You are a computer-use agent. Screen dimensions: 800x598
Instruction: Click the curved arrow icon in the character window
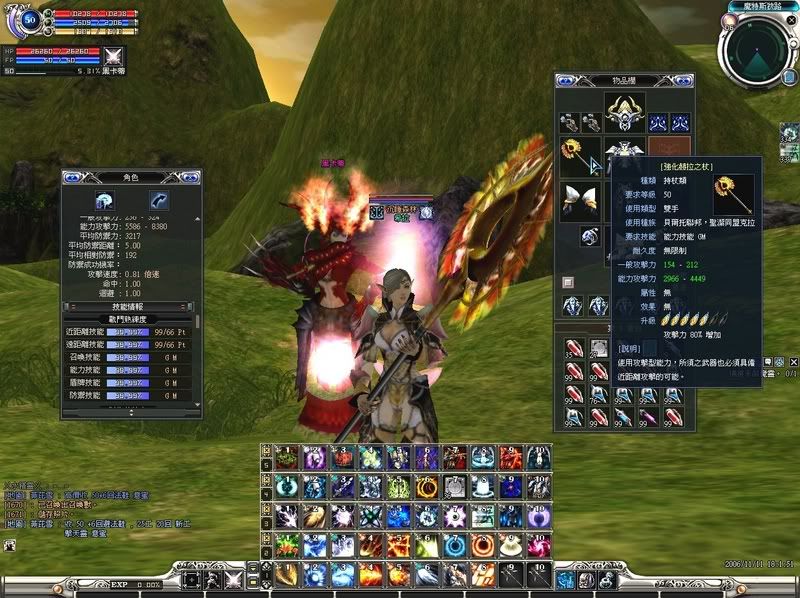click(158, 199)
